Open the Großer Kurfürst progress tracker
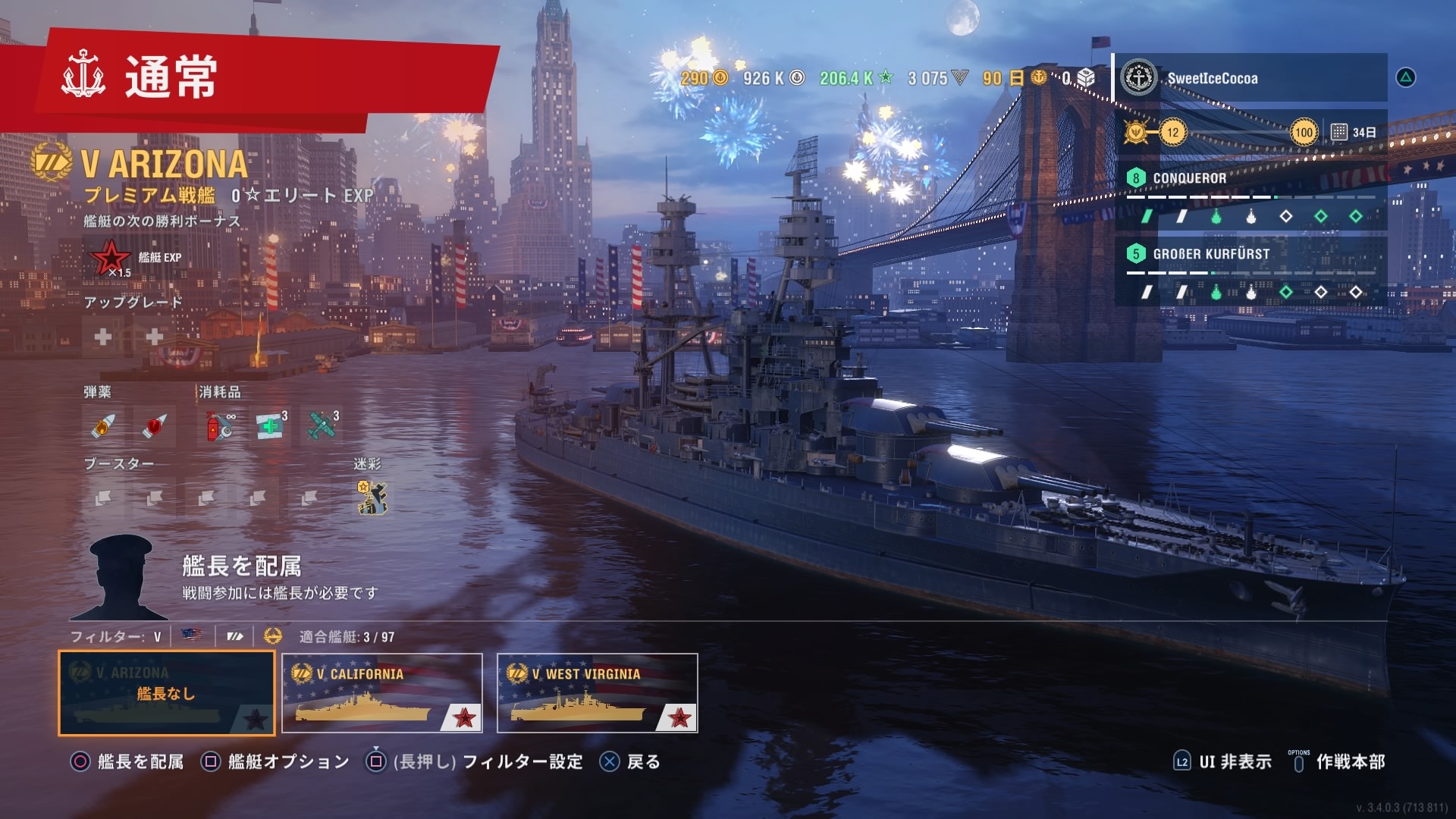 pyautogui.click(x=1250, y=271)
